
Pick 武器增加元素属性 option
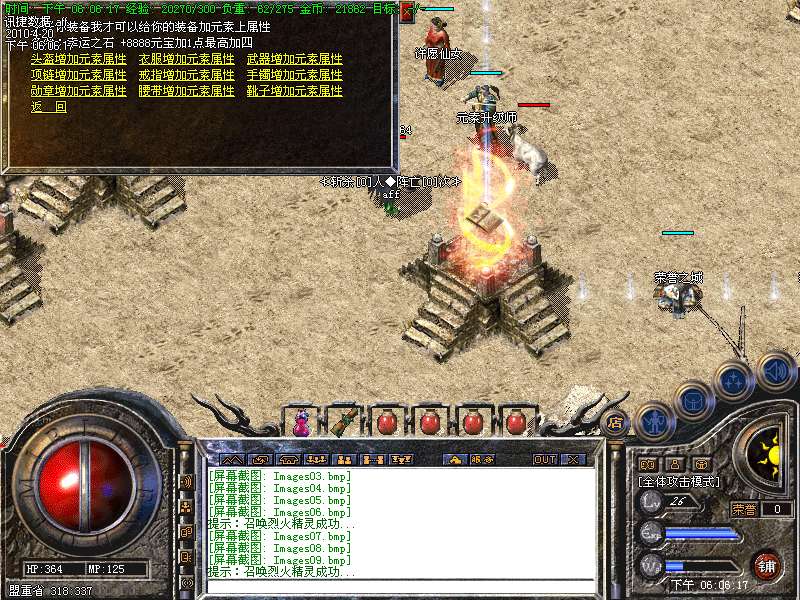(x=294, y=59)
